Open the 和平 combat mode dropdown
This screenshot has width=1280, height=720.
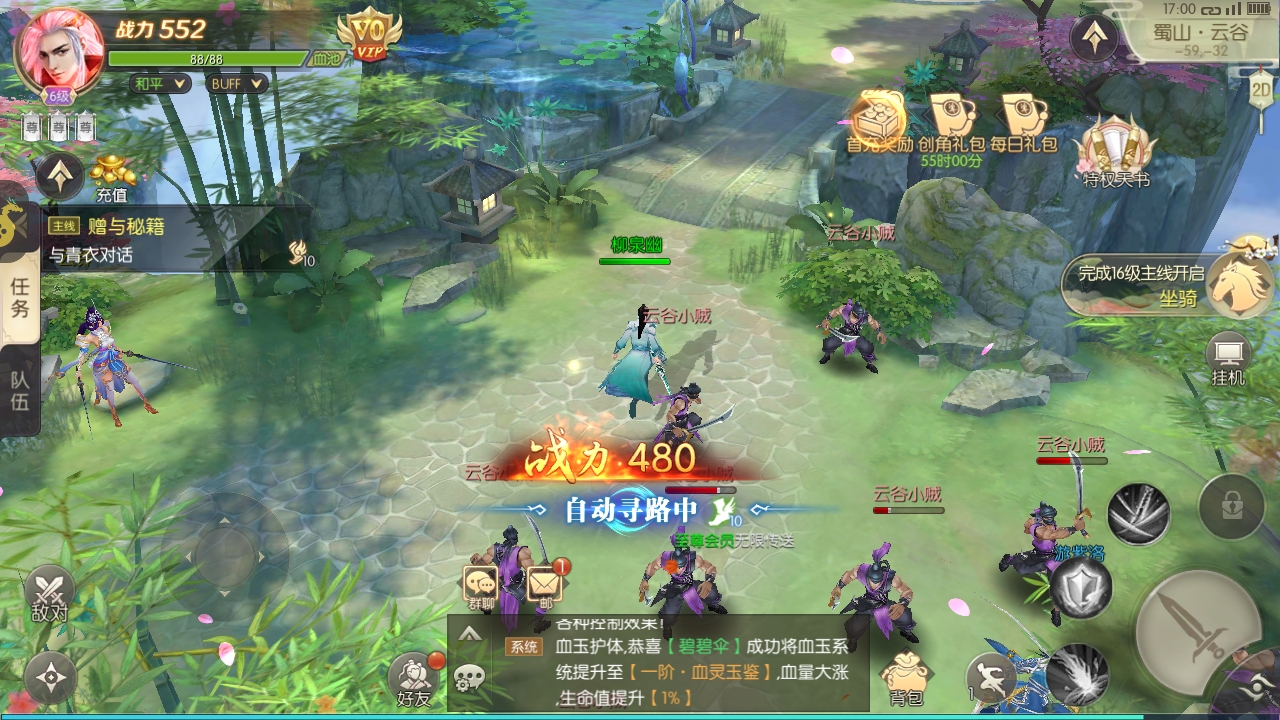[160, 84]
